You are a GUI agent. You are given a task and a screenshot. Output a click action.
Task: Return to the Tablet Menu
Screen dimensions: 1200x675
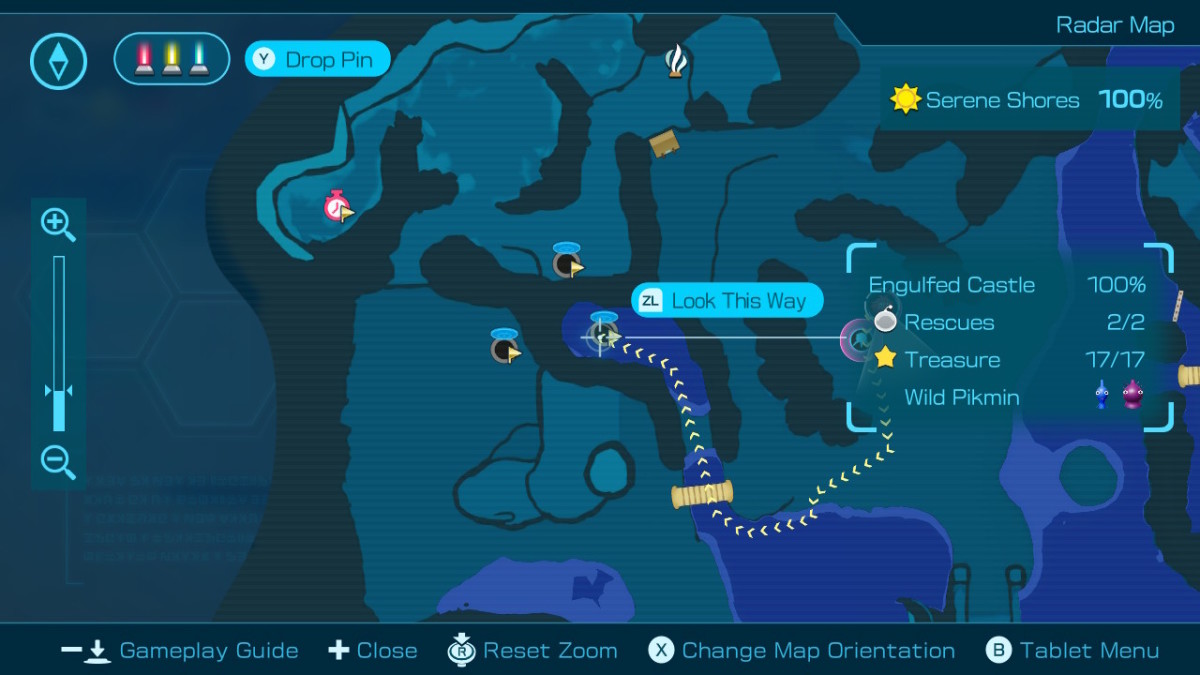(1073, 651)
